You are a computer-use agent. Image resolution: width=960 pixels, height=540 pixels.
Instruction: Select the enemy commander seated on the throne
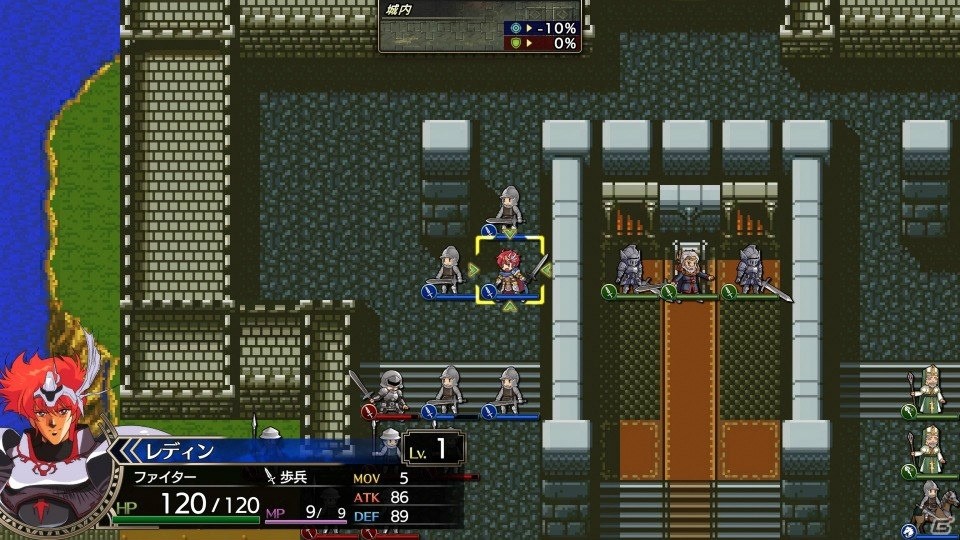pyautogui.click(x=690, y=268)
